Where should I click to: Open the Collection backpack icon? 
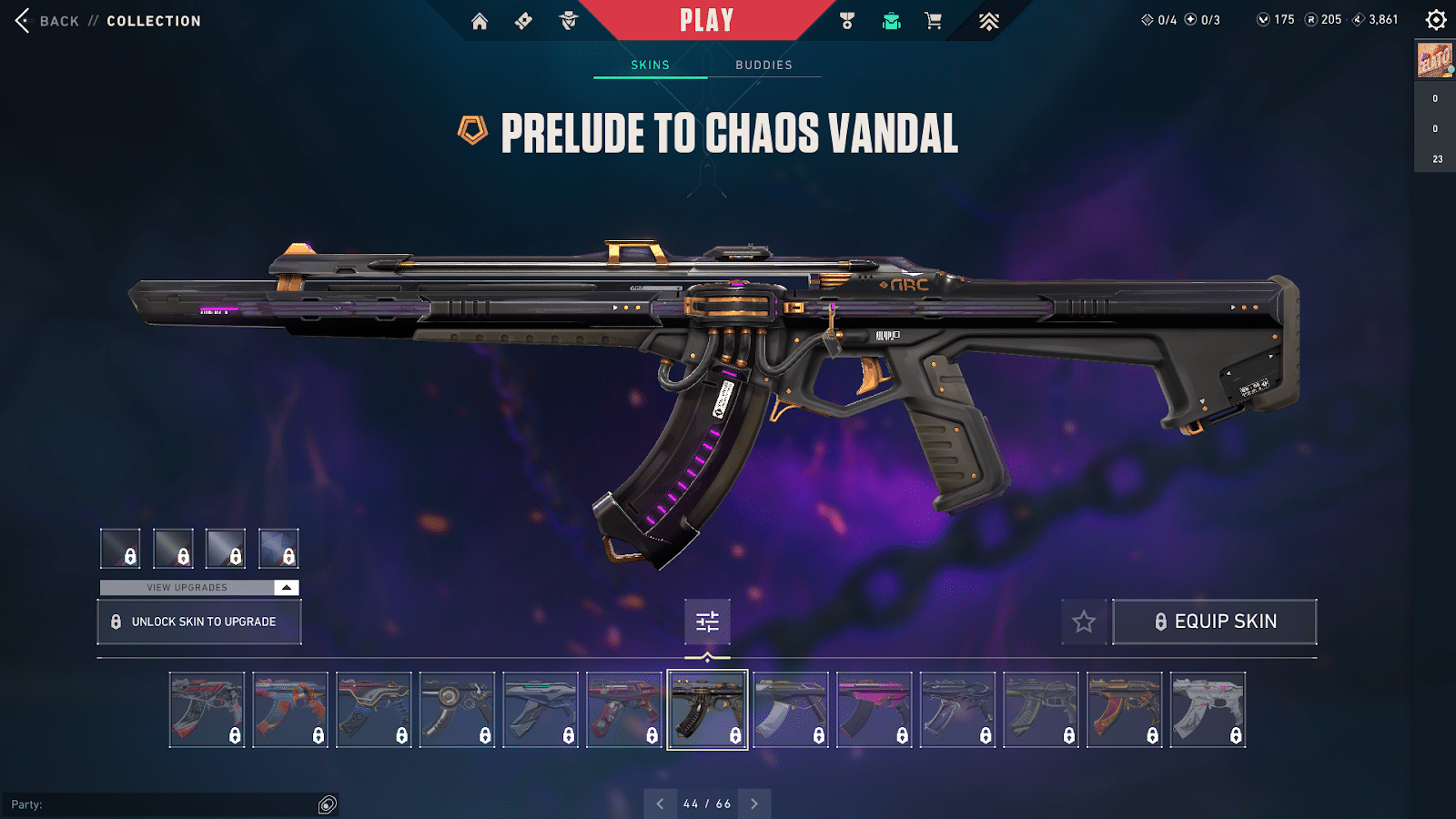pos(890,20)
